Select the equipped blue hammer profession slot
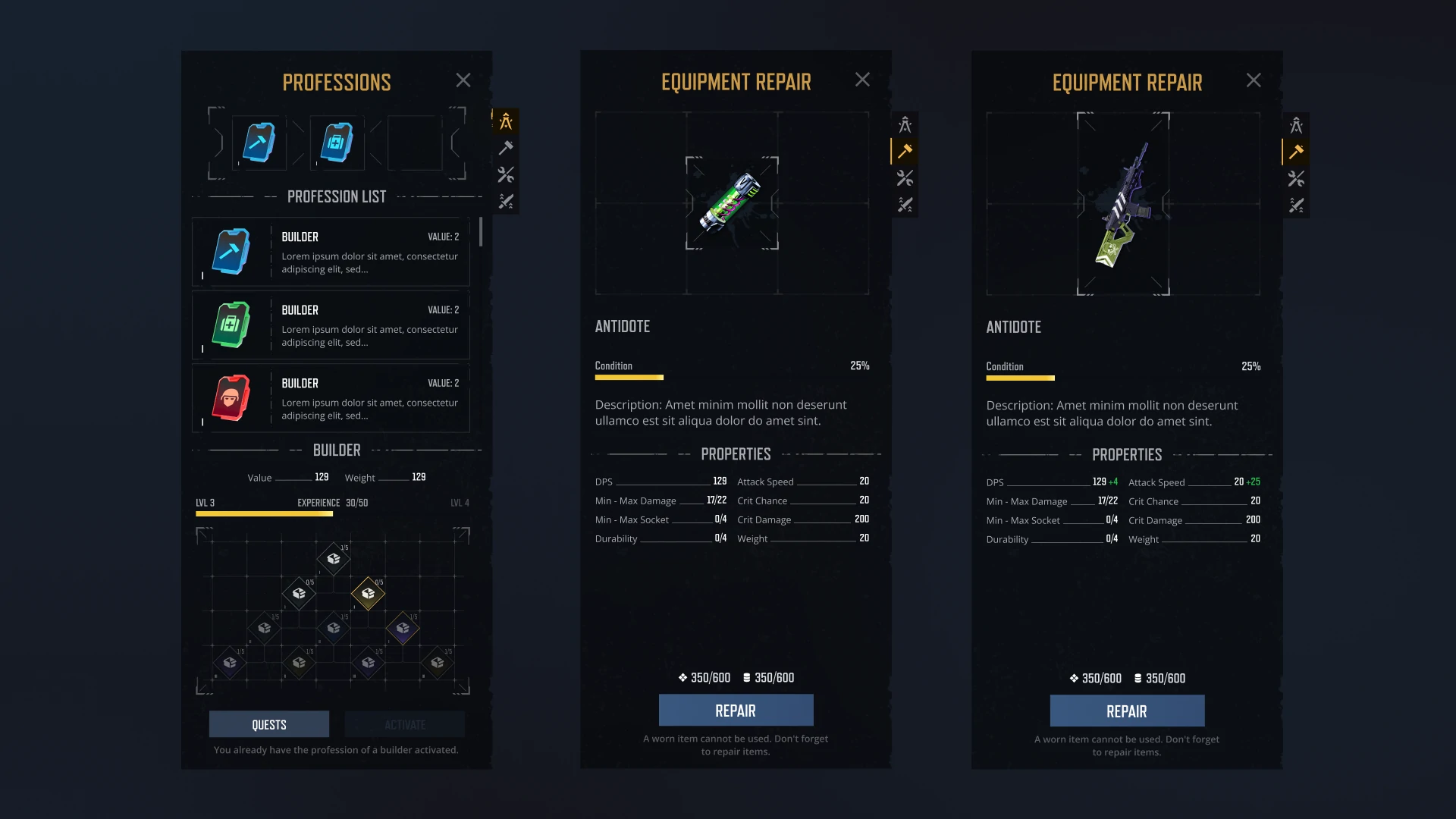The width and height of the screenshot is (1456, 819). (259, 143)
